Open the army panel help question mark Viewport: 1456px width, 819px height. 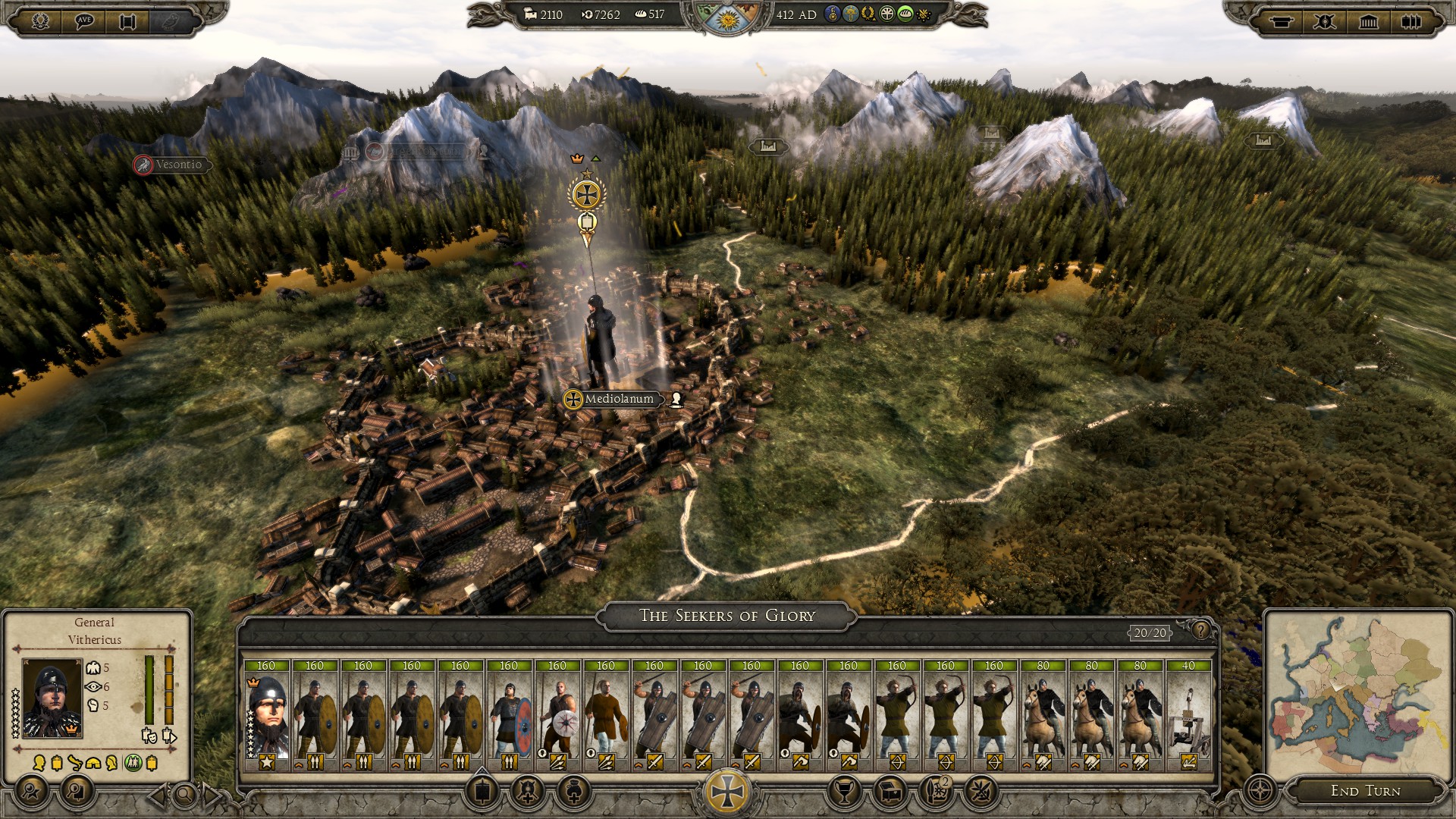(x=1200, y=630)
